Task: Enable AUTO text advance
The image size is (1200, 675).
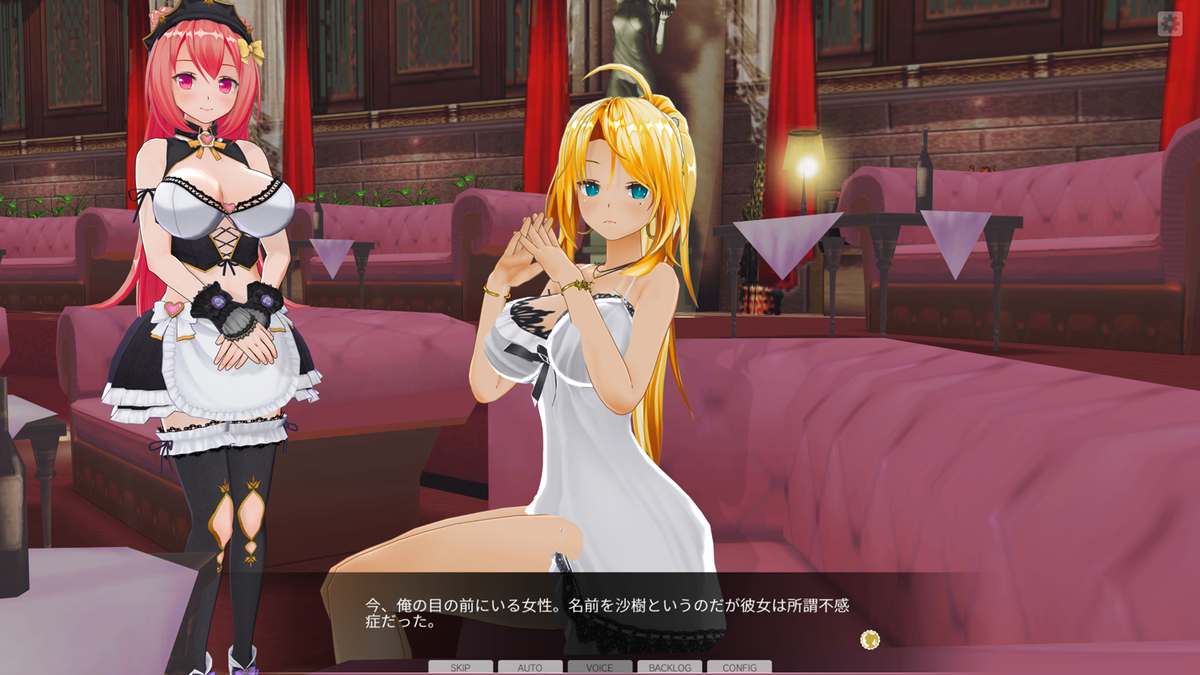Action: tap(530, 667)
